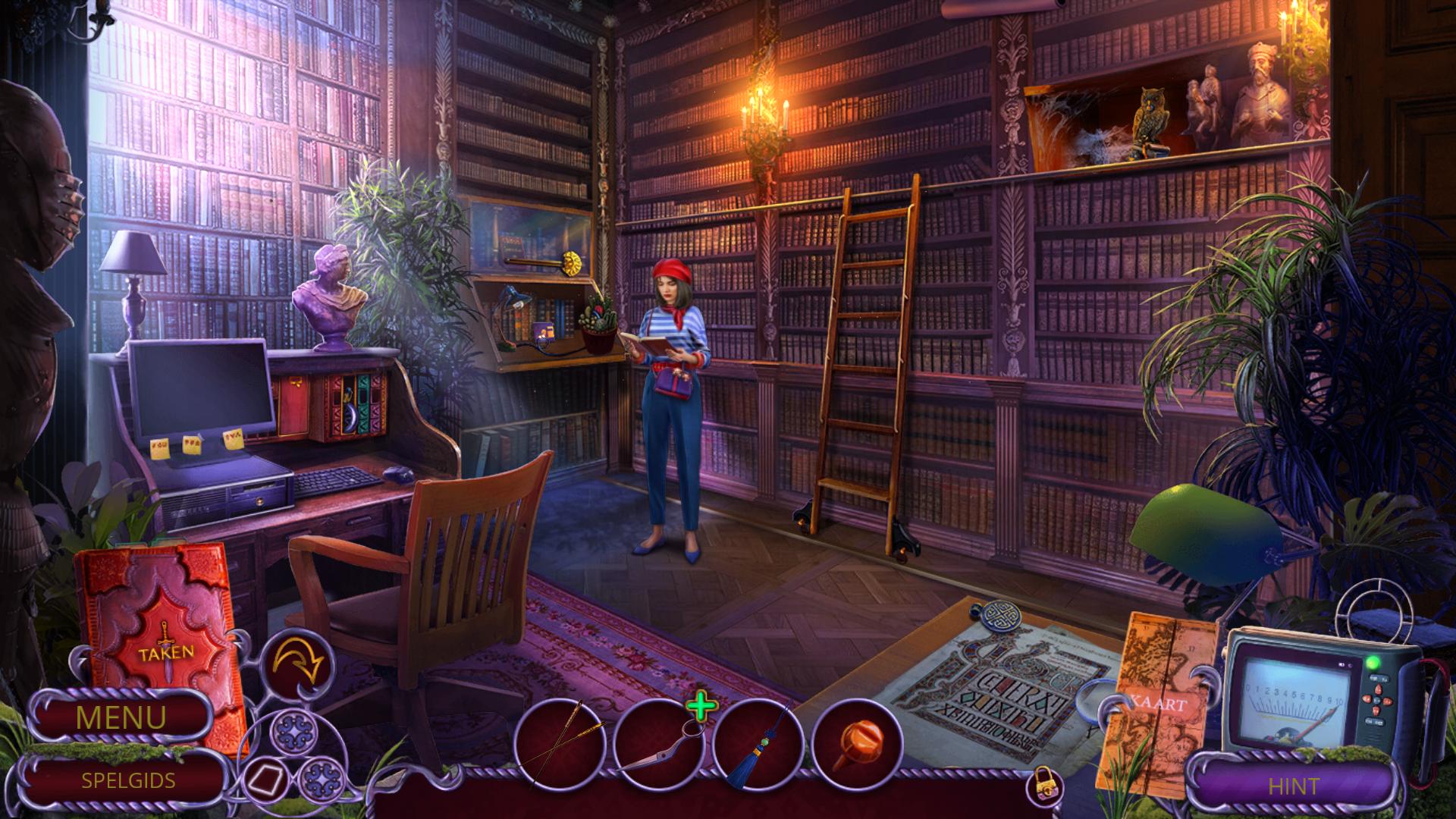
Task: Use the HINT button
Action: 1294,786
